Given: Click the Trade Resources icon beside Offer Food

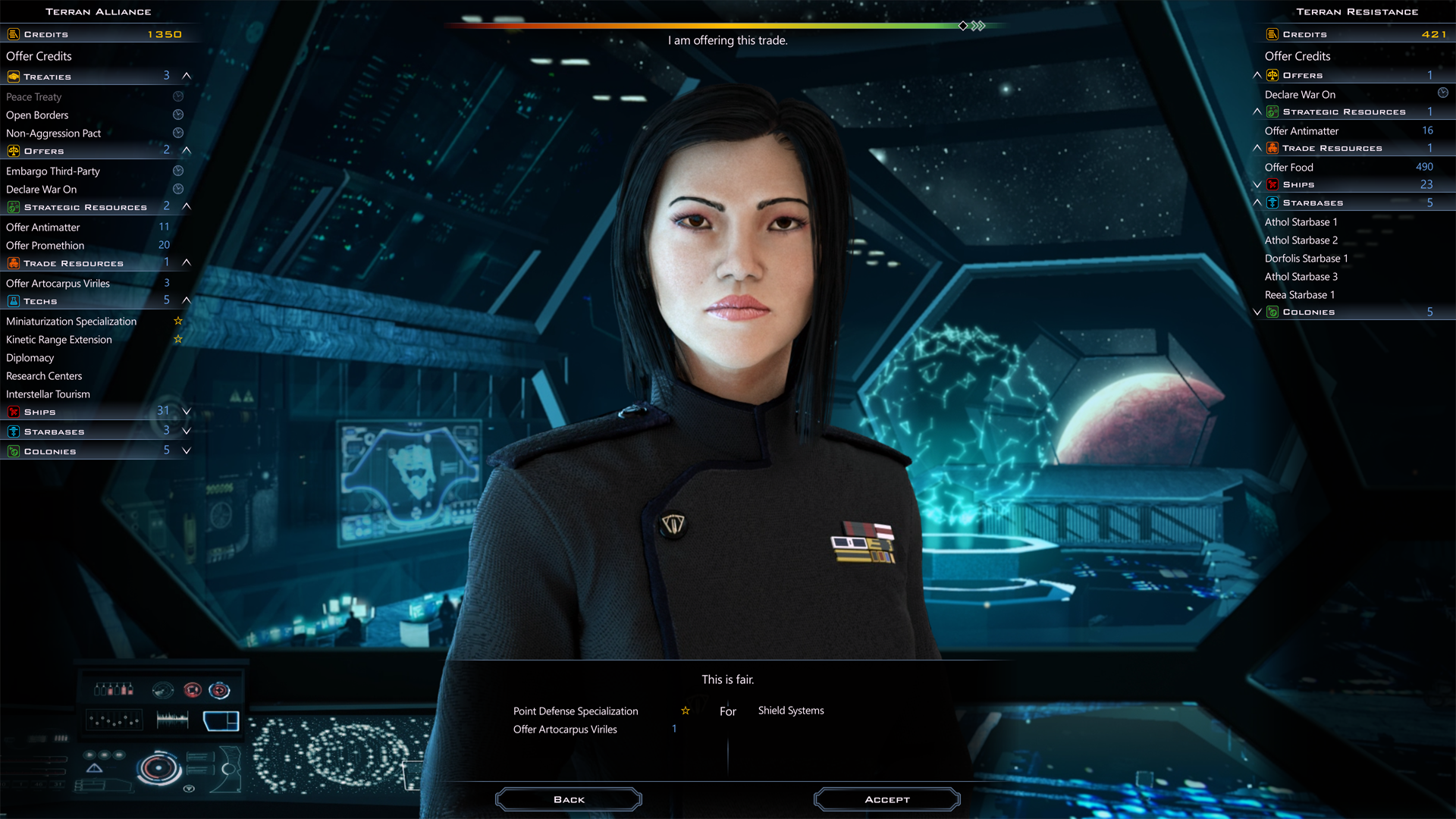Looking at the screenshot, I should [1272, 148].
